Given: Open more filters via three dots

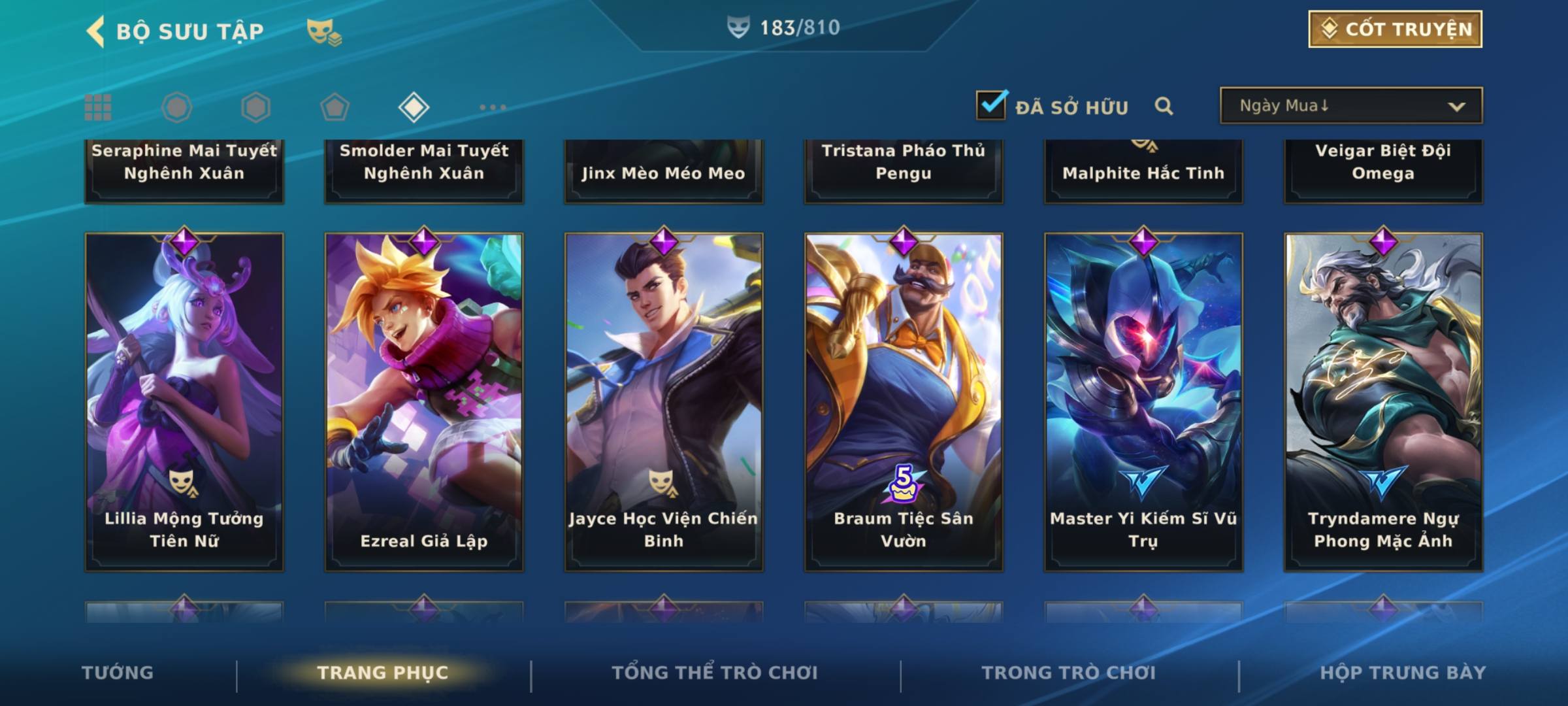Looking at the screenshot, I should pyautogui.click(x=493, y=107).
